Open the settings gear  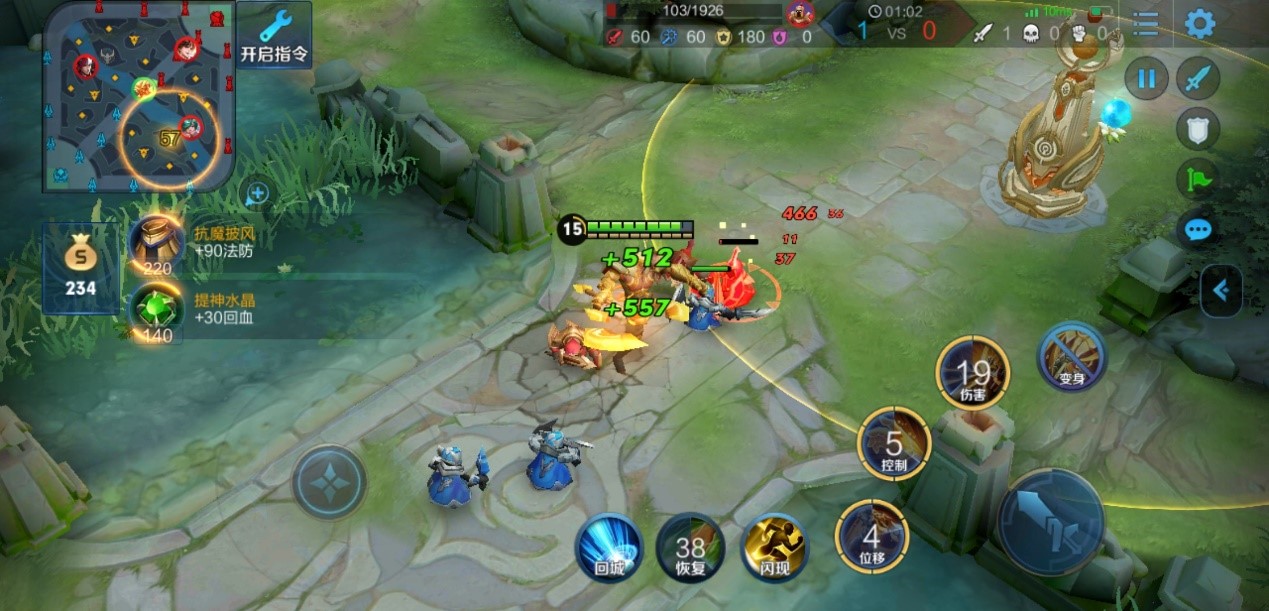point(1199,25)
